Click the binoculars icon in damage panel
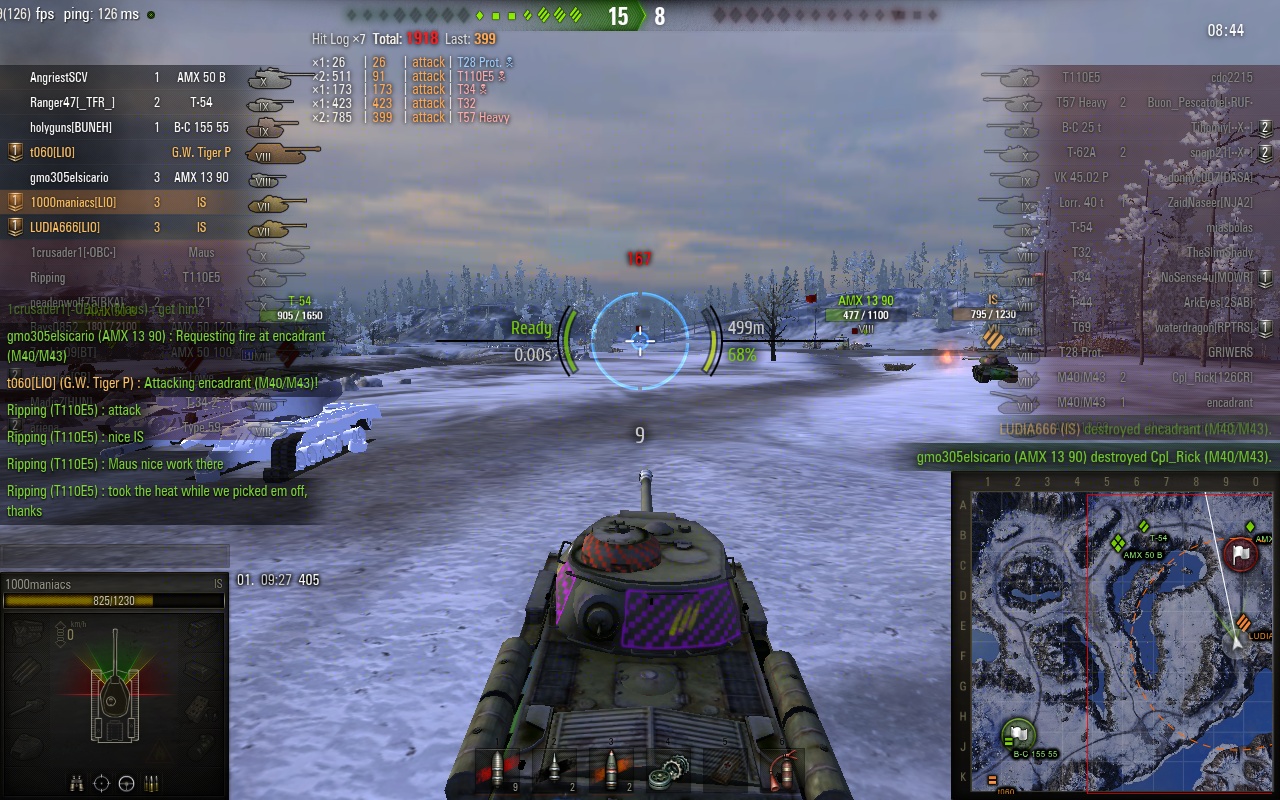Image resolution: width=1280 pixels, height=800 pixels. pos(79,783)
